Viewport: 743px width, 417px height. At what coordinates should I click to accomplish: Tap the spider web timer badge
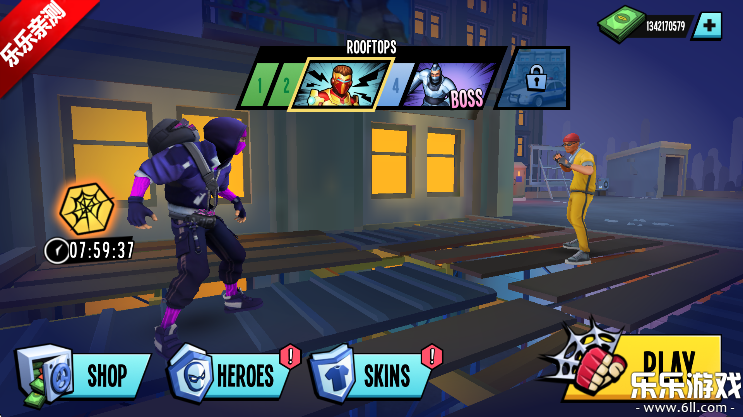[86, 208]
